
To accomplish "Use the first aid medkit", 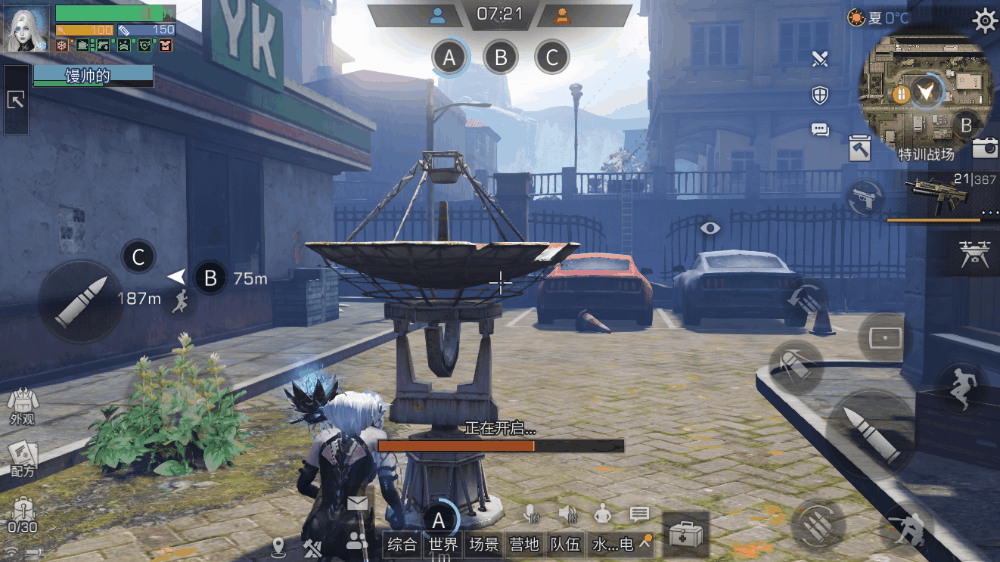I will (x=685, y=533).
